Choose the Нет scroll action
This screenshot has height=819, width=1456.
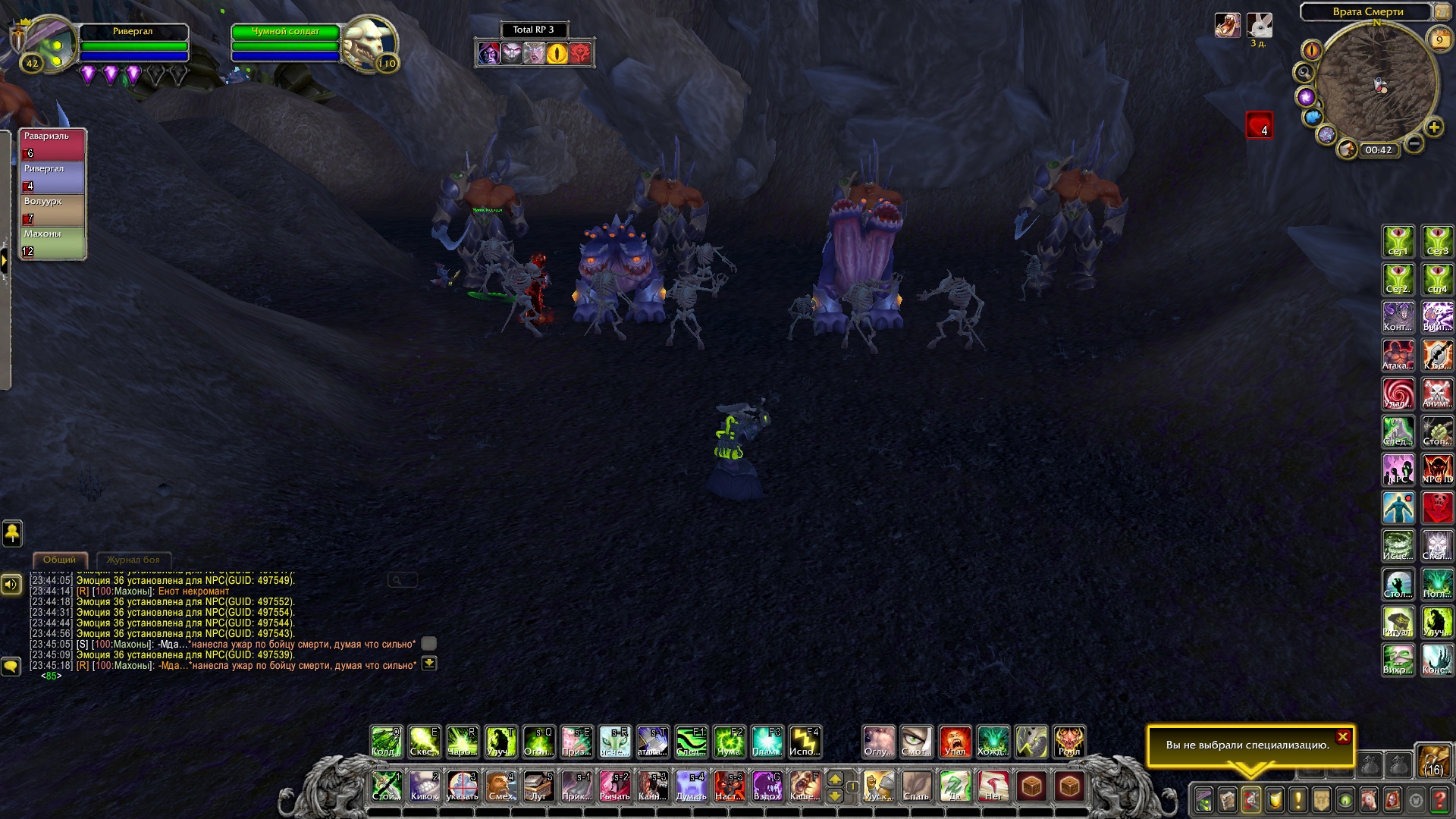click(993, 786)
